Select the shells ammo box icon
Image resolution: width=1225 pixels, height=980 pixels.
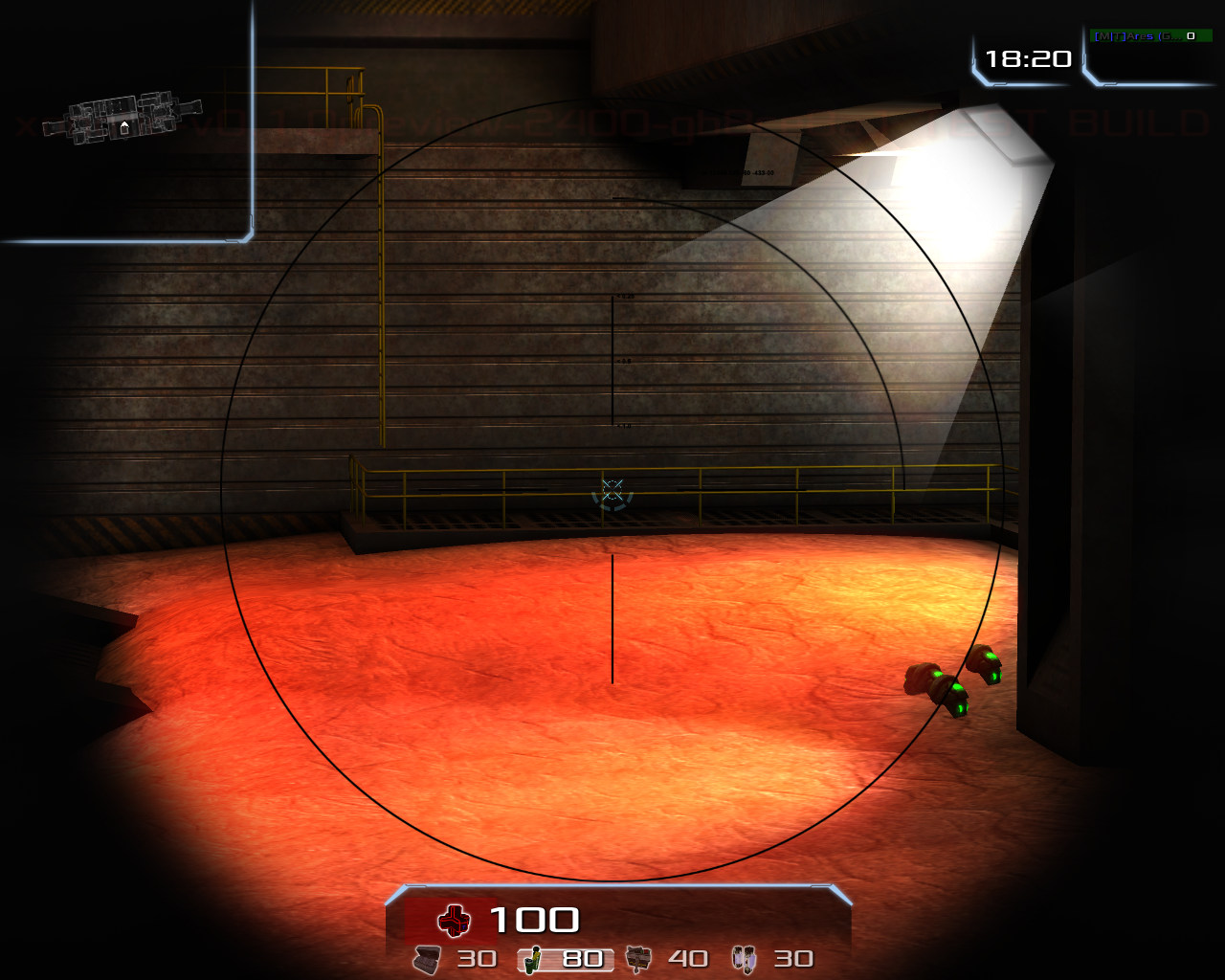(428, 958)
